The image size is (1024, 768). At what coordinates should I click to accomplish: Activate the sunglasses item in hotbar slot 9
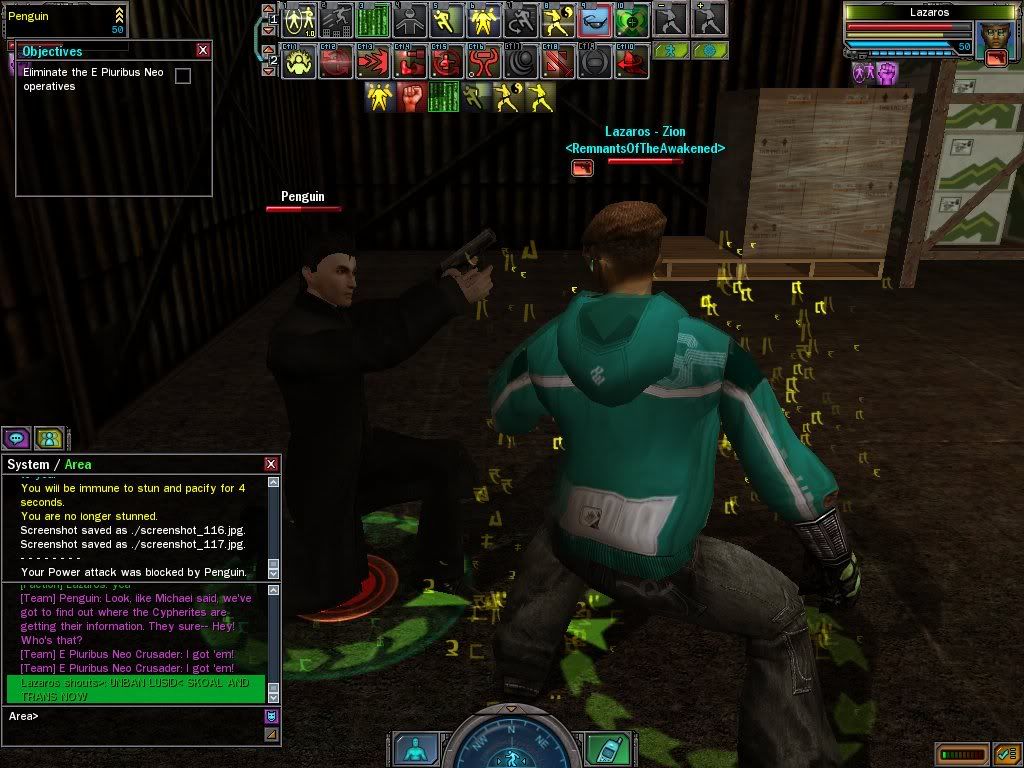click(x=594, y=19)
